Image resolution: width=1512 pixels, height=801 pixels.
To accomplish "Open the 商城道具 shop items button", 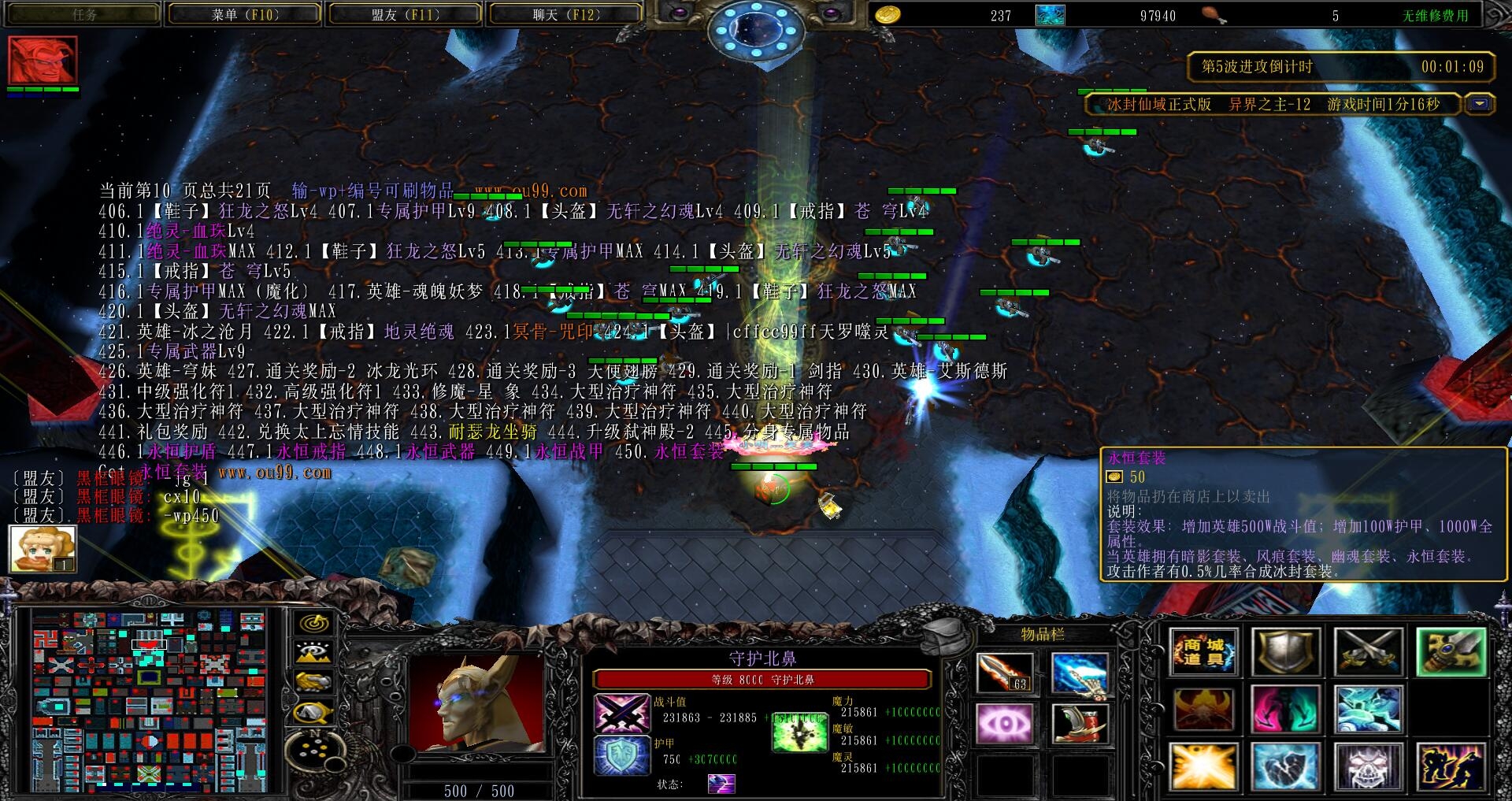I will (x=1203, y=652).
